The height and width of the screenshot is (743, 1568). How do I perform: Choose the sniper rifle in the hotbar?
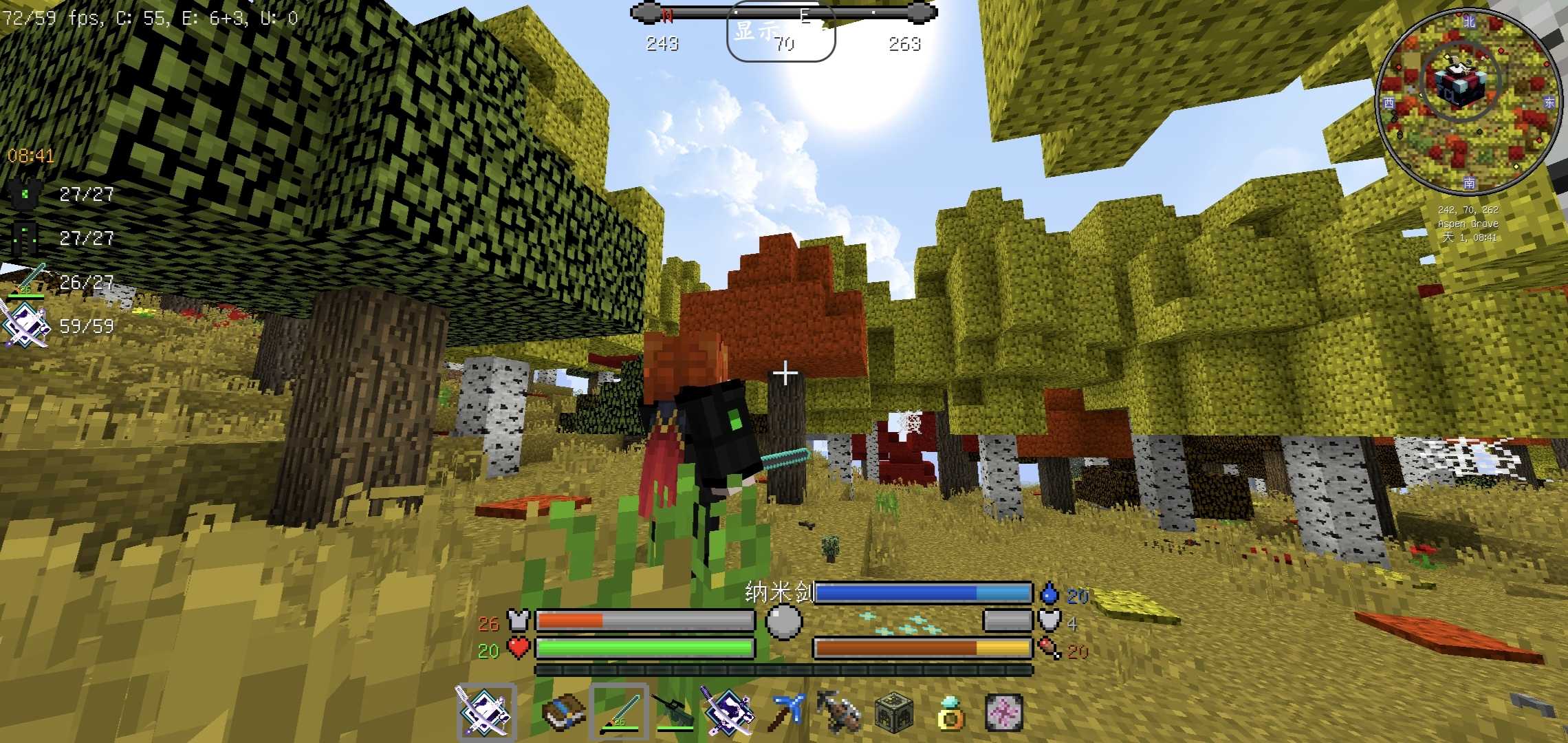click(673, 712)
